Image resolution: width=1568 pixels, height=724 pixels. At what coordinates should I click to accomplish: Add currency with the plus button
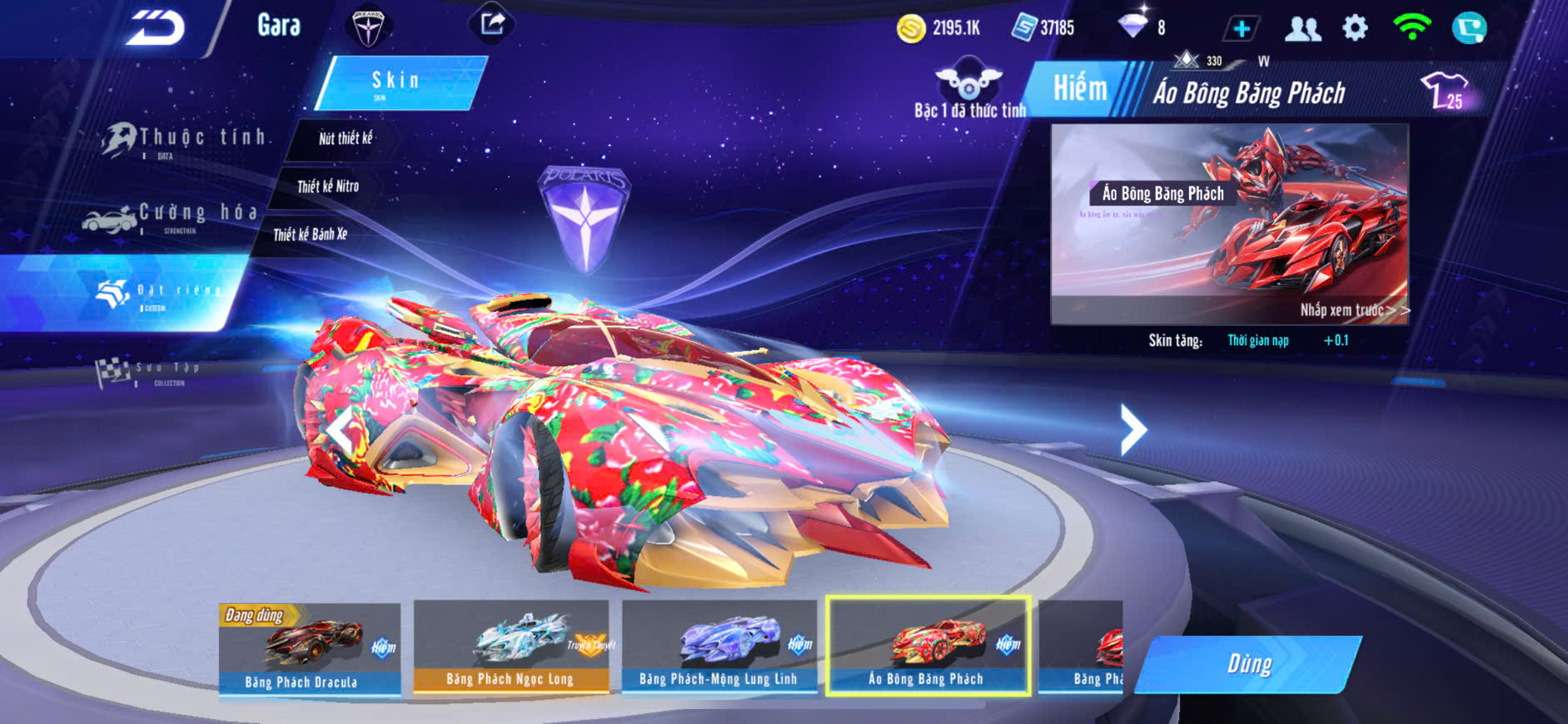[1241, 29]
